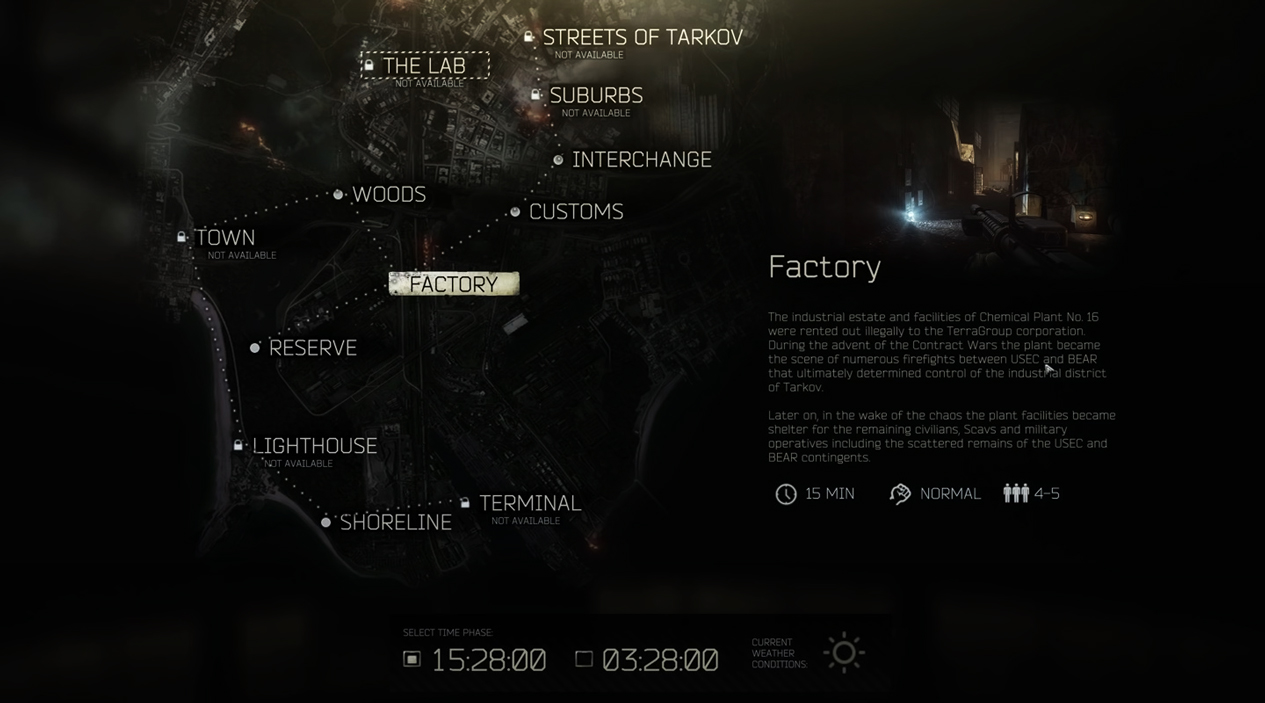This screenshot has width=1265, height=703.
Task: Select the Shoreline location
Action: [x=395, y=522]
